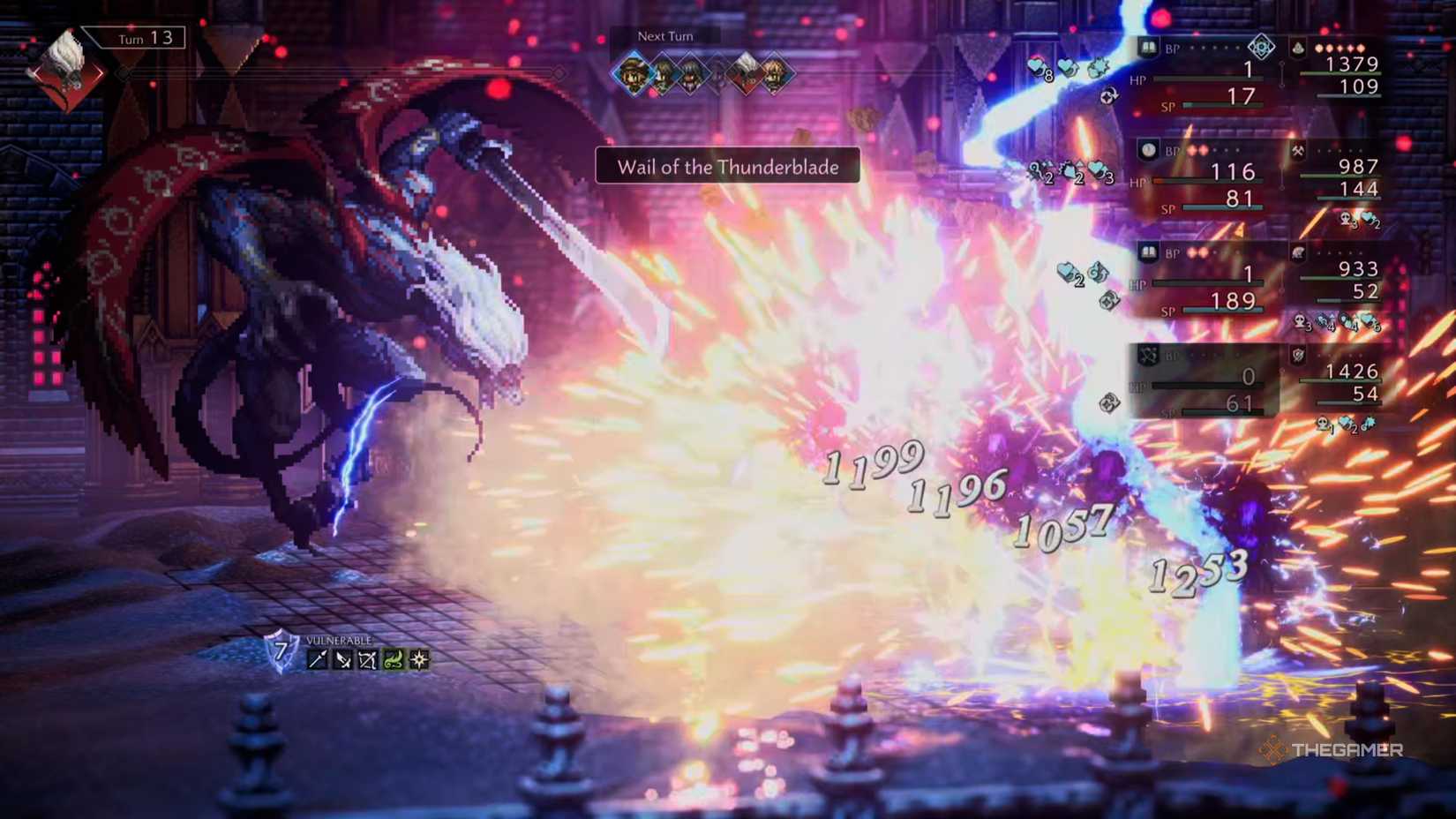Expand the Next Turn order panel
Image resolution: width=1456 pixels, height=819 pixels.
coord(702,75)
